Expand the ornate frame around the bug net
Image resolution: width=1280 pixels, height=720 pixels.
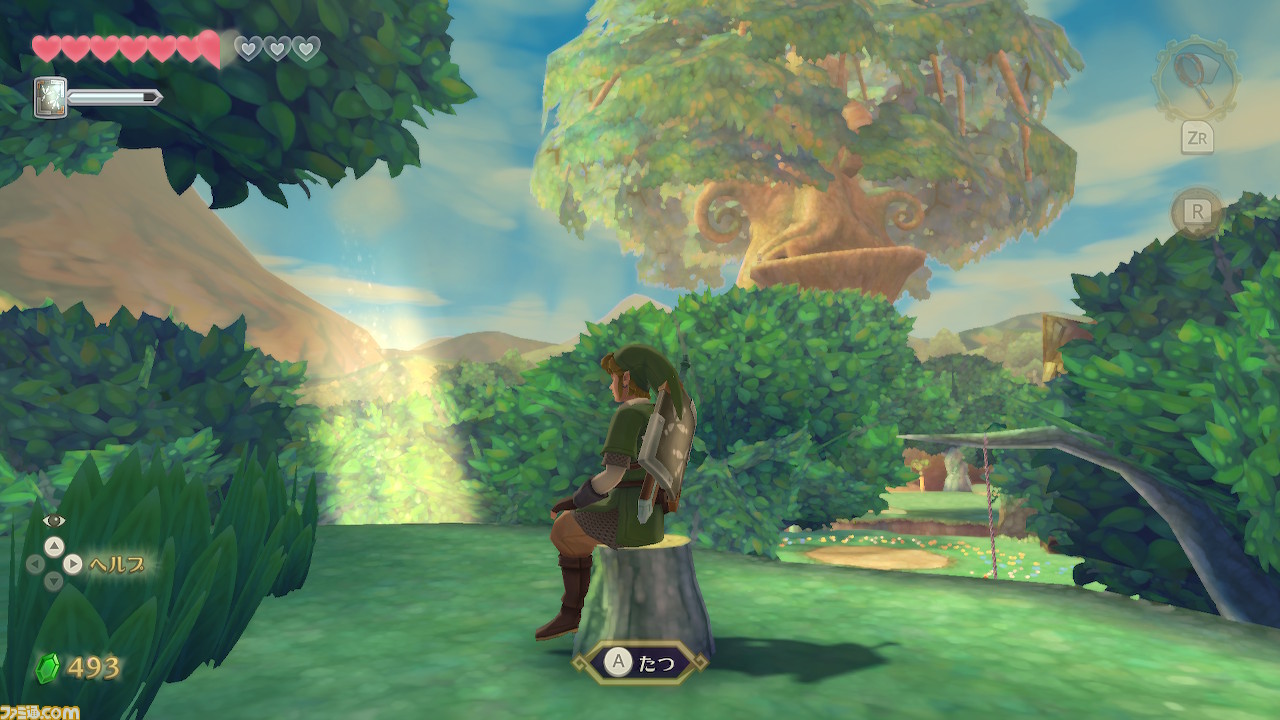1194,77
